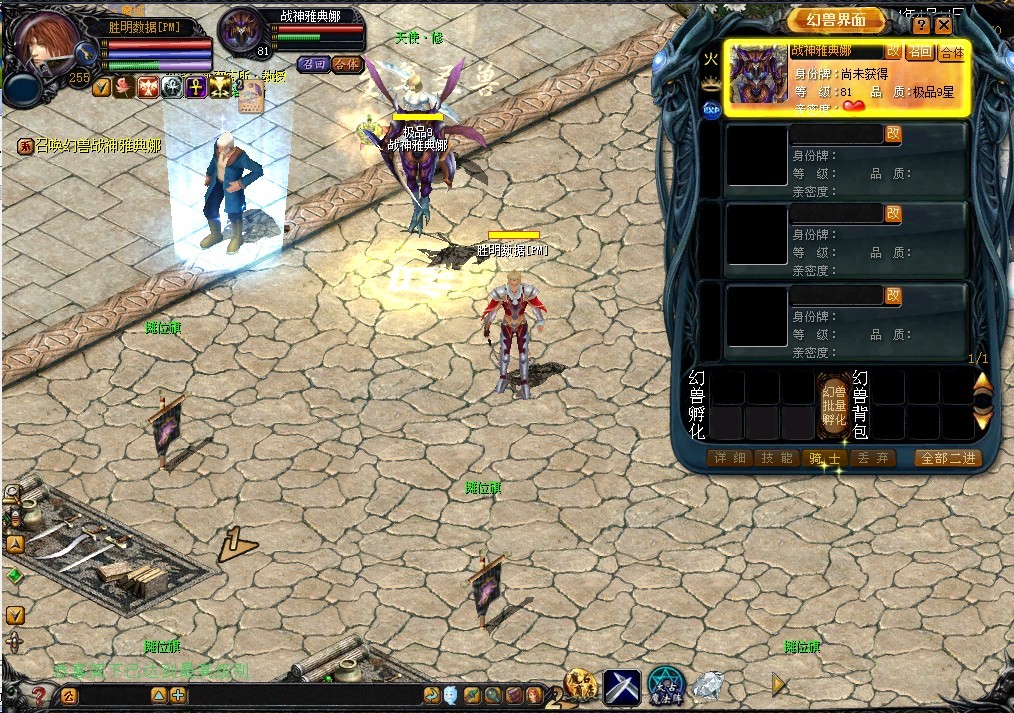
Task: Activate the crossed swords skill icon
Action: (621, 688)
